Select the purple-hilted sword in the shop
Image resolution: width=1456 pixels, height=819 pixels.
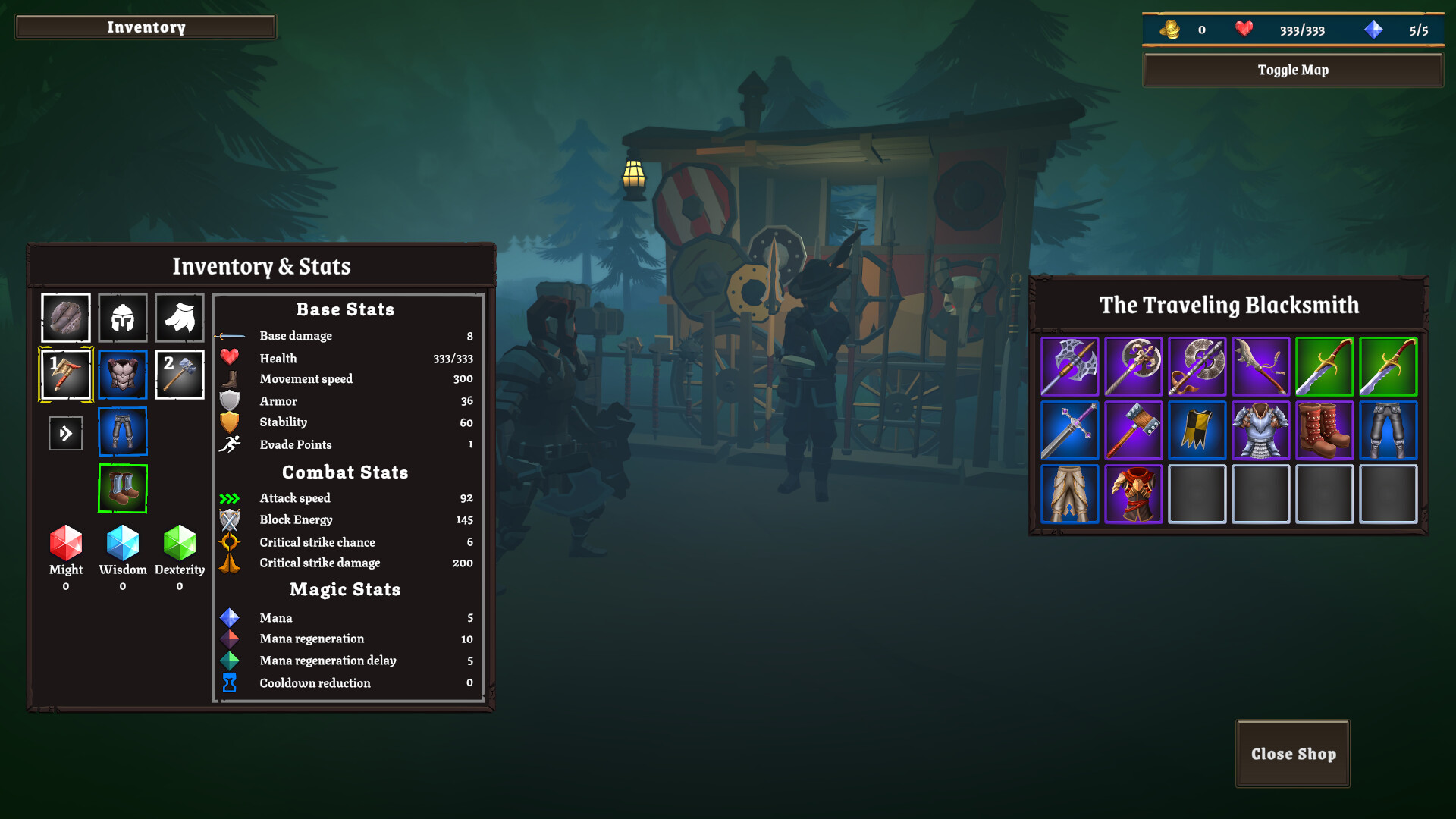coord(1069,430)
